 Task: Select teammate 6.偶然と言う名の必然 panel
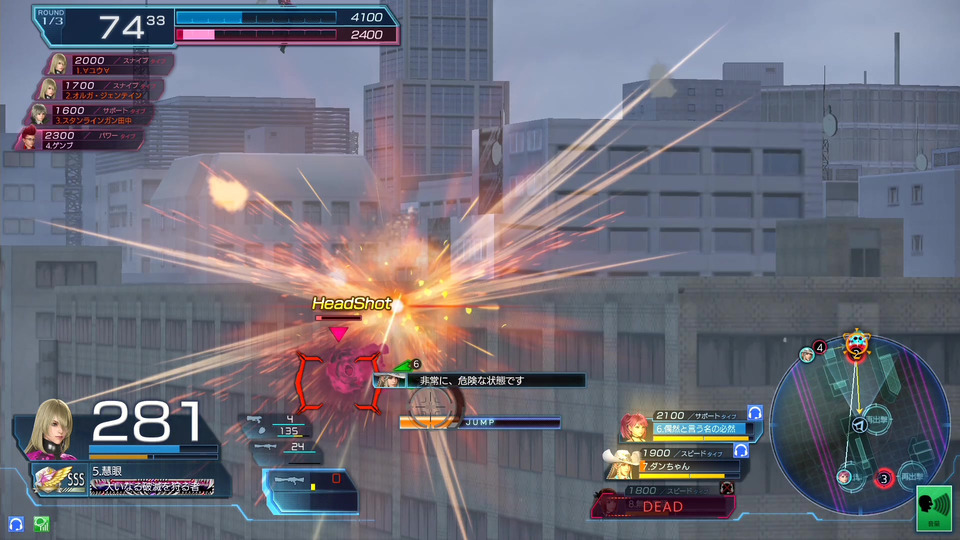coord(690,424)
